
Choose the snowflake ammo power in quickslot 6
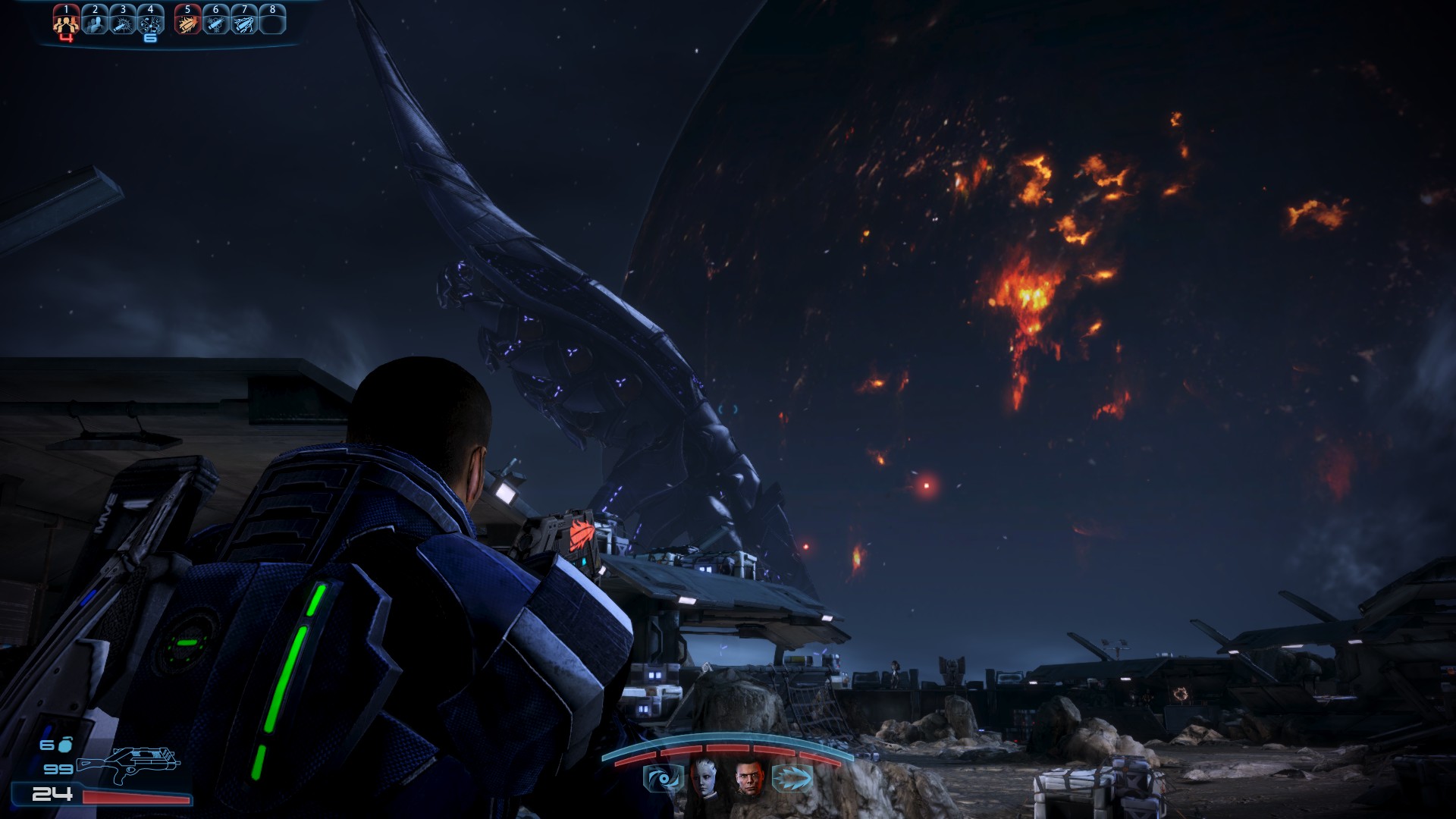[x=215, y=21]
